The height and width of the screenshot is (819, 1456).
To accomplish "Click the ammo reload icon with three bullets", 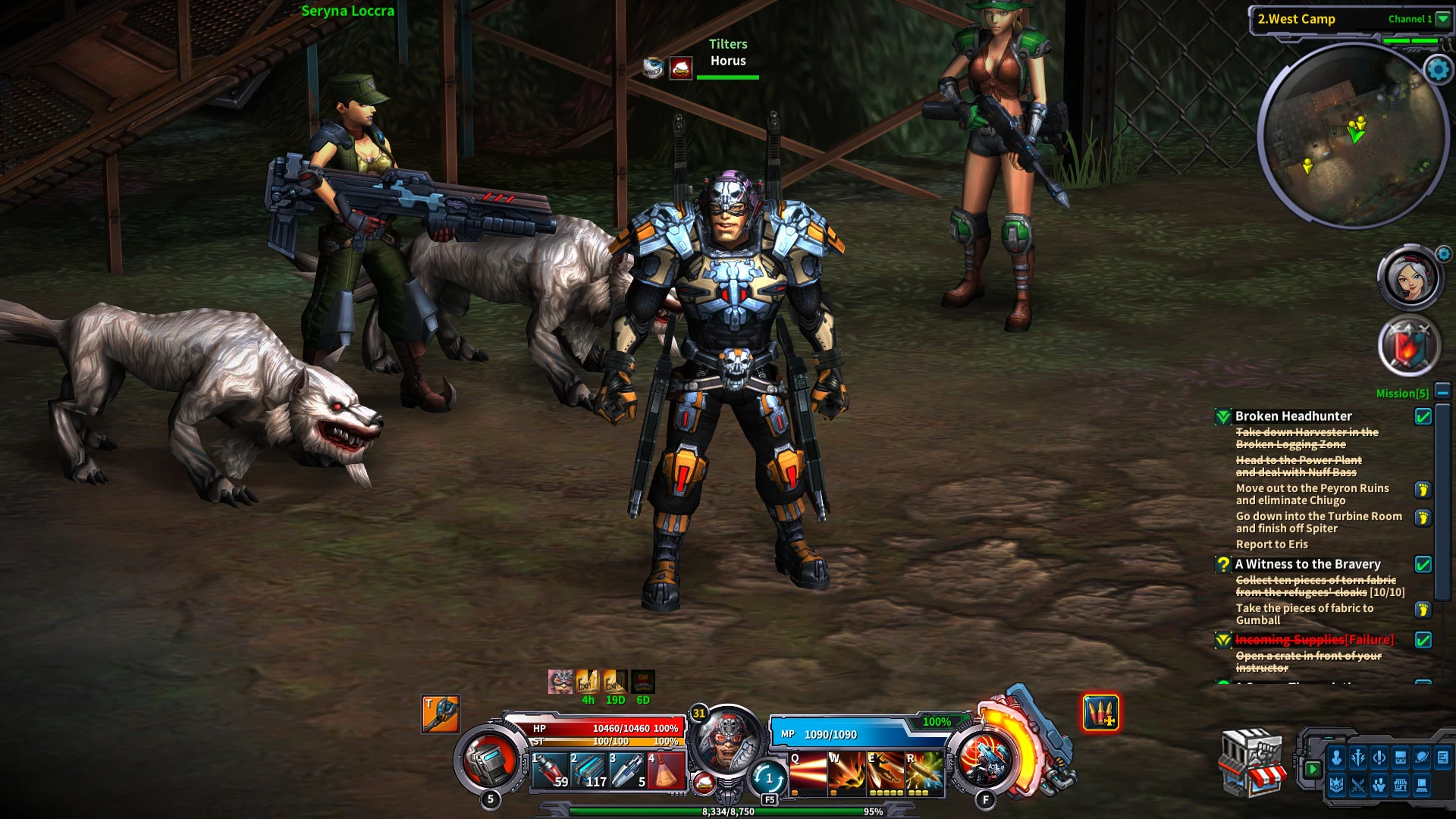I will (x=1100, y=713).
